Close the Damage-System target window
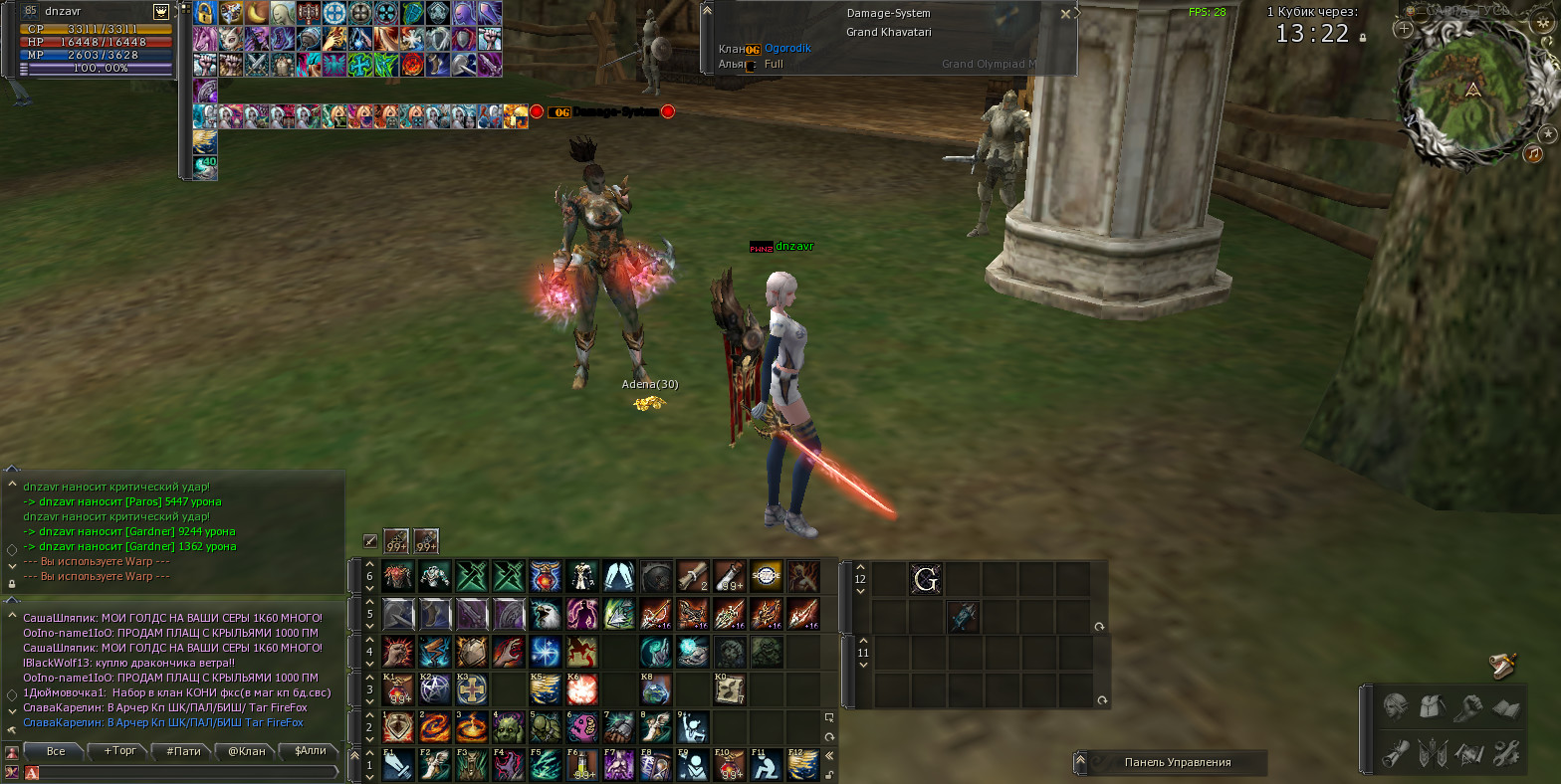1561x784 pixels. point(1065,14)
